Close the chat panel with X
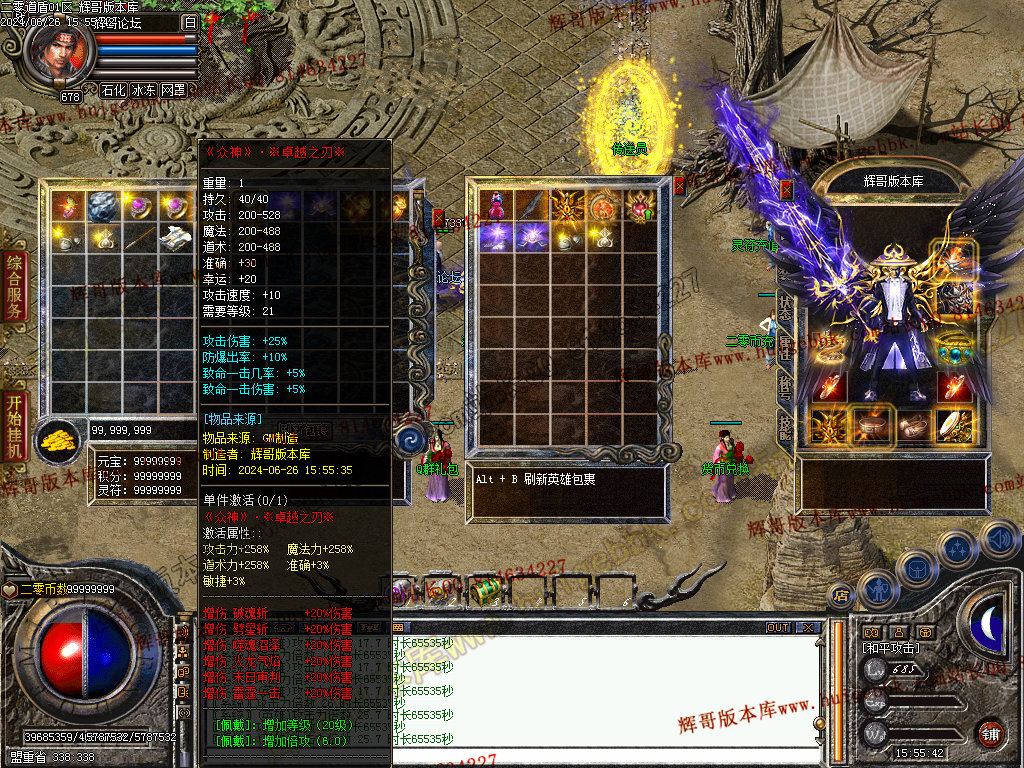 [808, 628]
